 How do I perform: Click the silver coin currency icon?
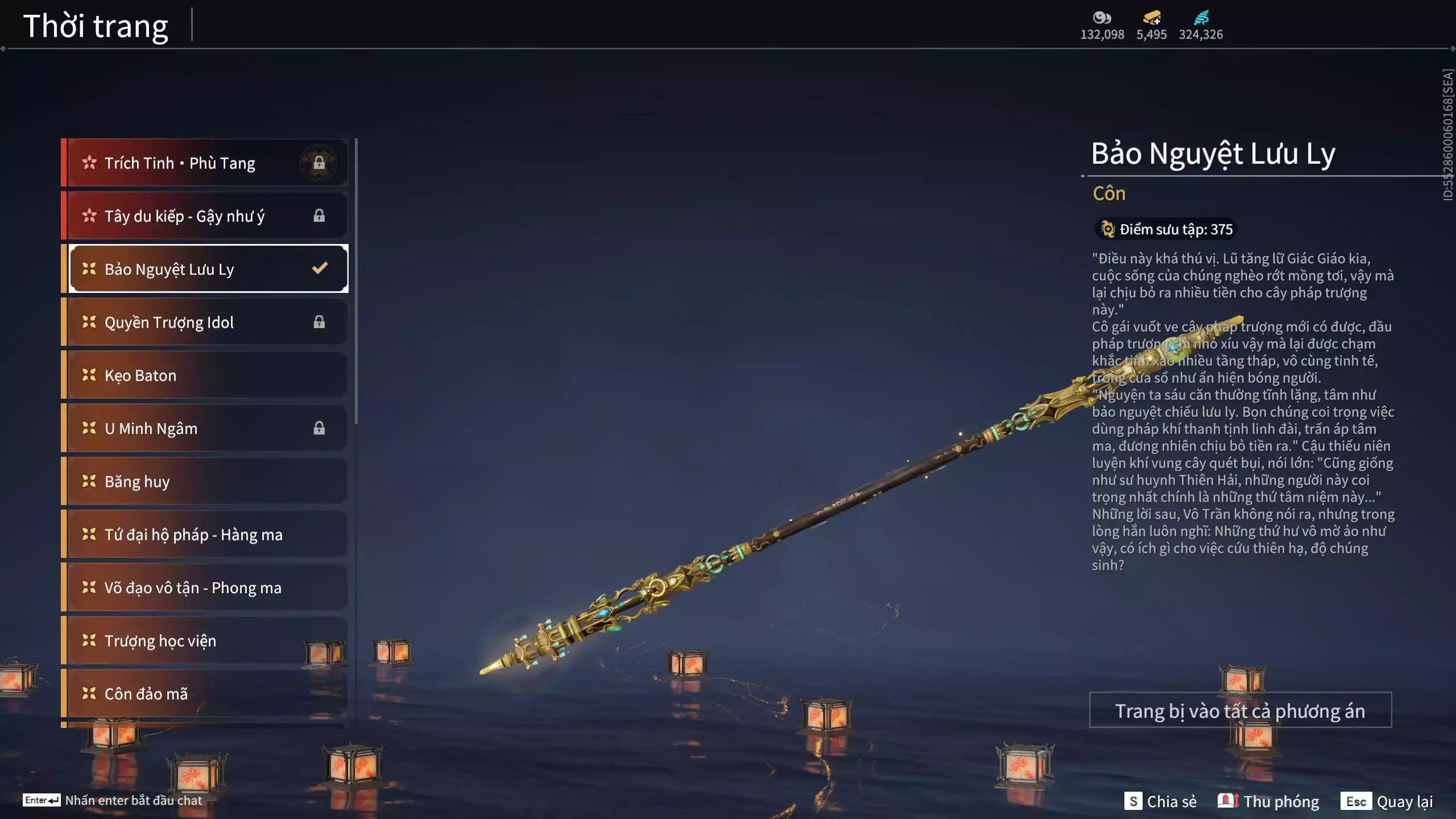click(x=1102, y=18)
